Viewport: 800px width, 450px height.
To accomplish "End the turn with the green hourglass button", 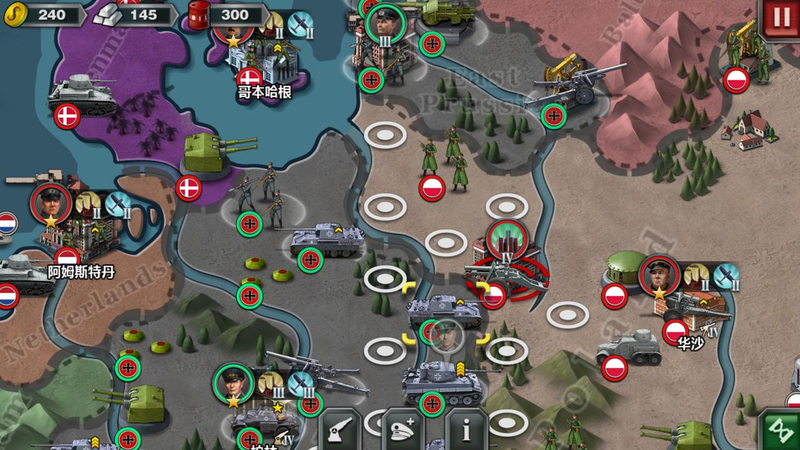I will point(778,430).
